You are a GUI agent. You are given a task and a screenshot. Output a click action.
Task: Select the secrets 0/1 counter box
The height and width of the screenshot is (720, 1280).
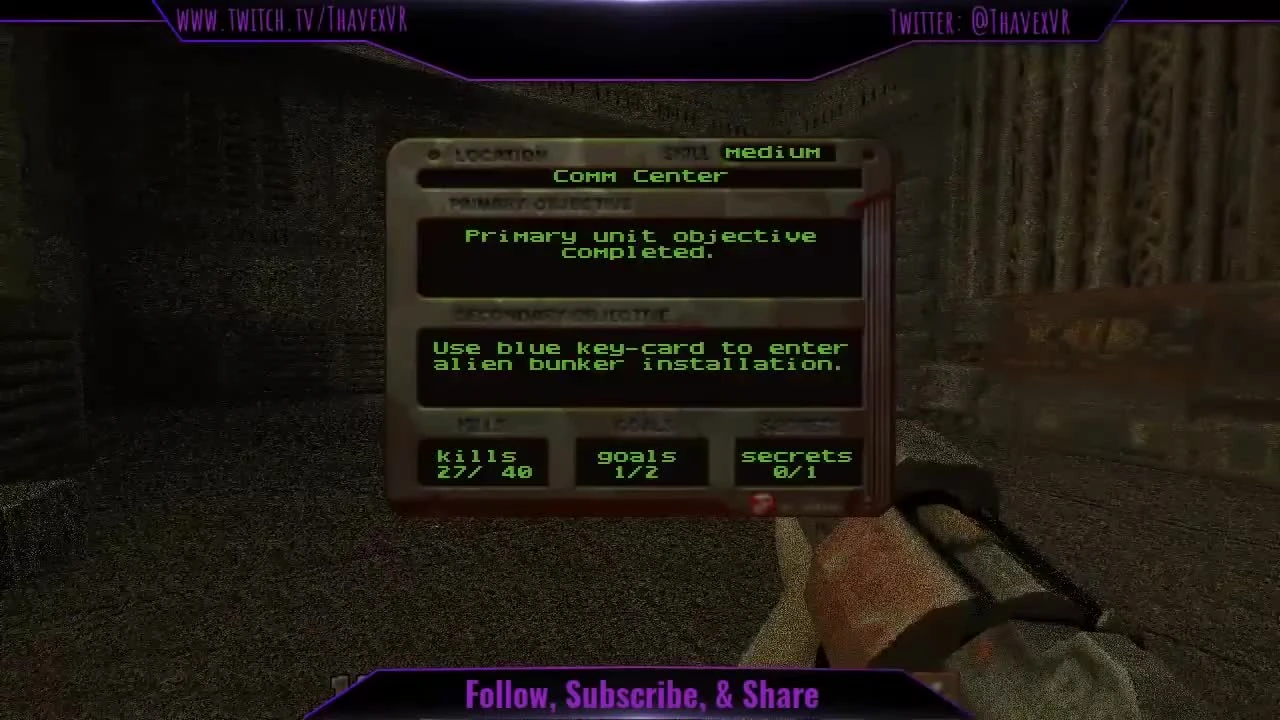(x=797, y=463)
